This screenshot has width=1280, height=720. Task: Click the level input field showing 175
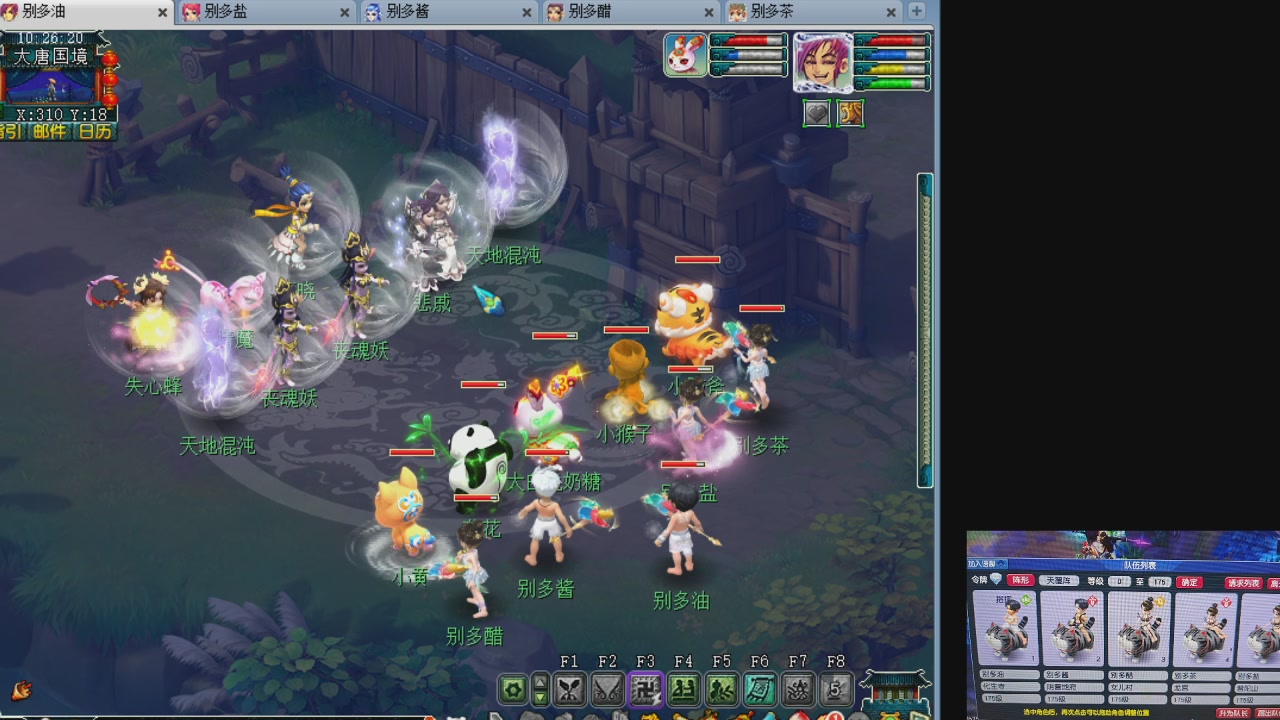point(1159,580)
